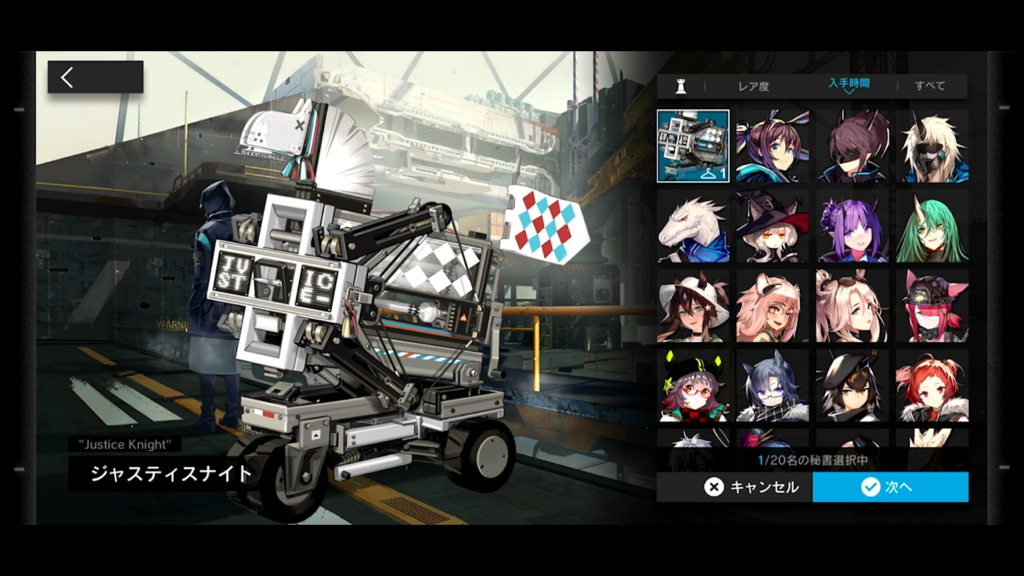Pick the dark-haired operator wearing a scarf
The image size is (1024, 576).
tap(773, 385)
